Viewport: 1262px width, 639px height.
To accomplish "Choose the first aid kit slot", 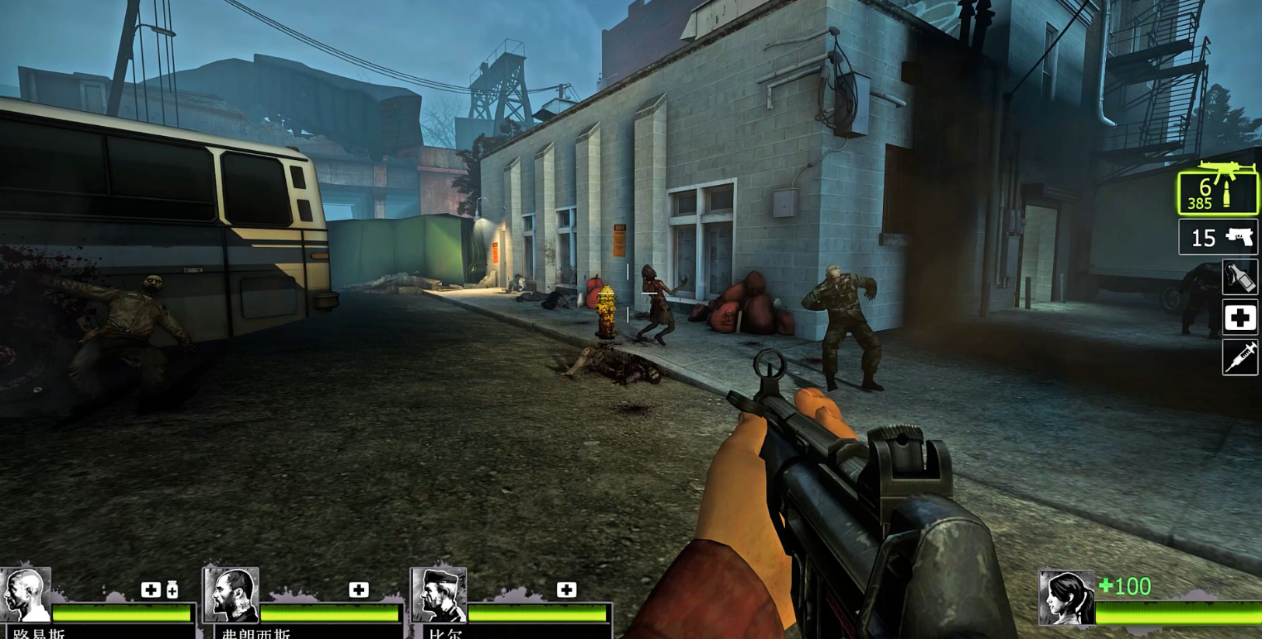I will (1240, 317).
